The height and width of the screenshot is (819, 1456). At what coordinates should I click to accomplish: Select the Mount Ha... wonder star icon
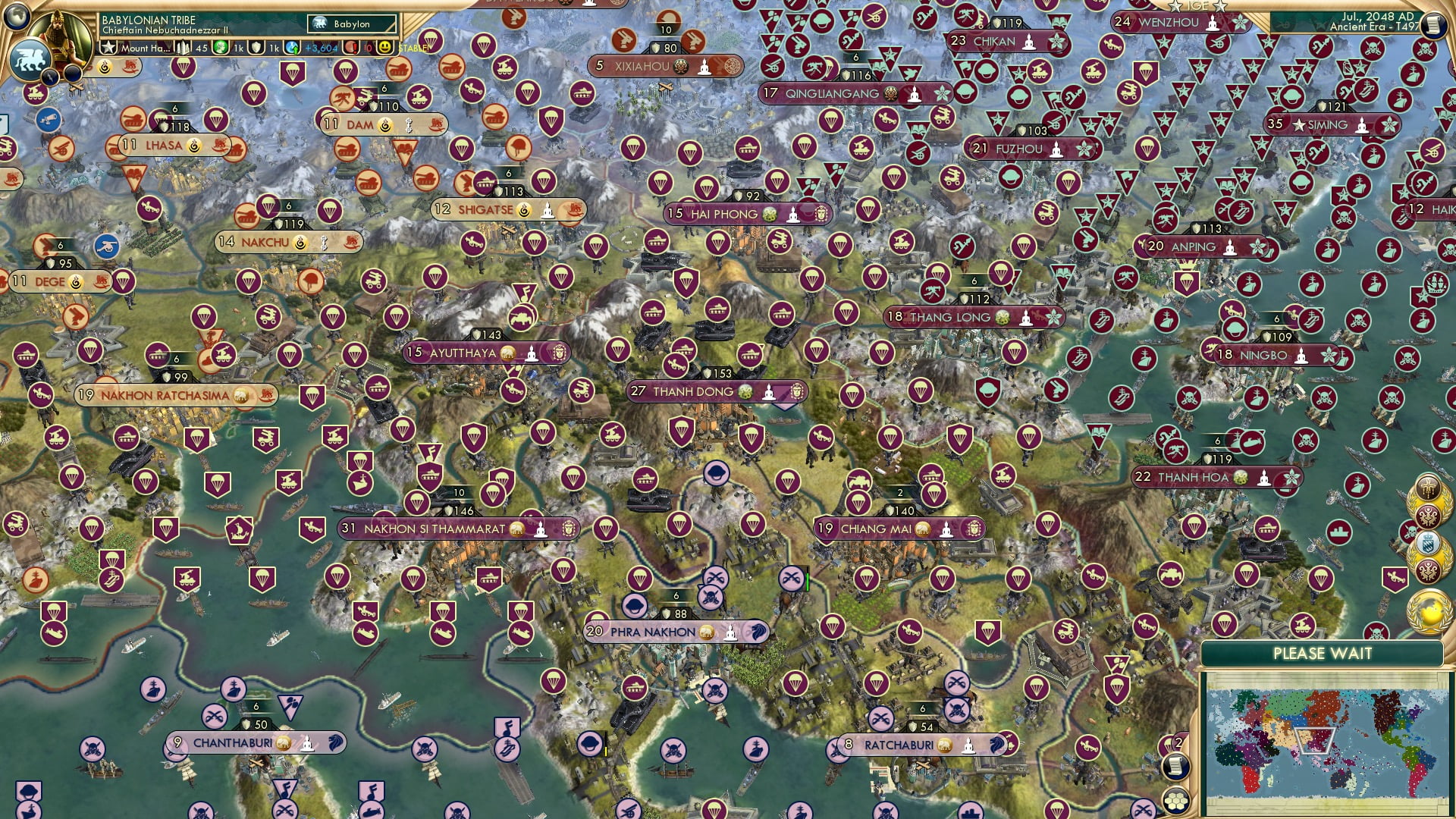click(108, 47)
